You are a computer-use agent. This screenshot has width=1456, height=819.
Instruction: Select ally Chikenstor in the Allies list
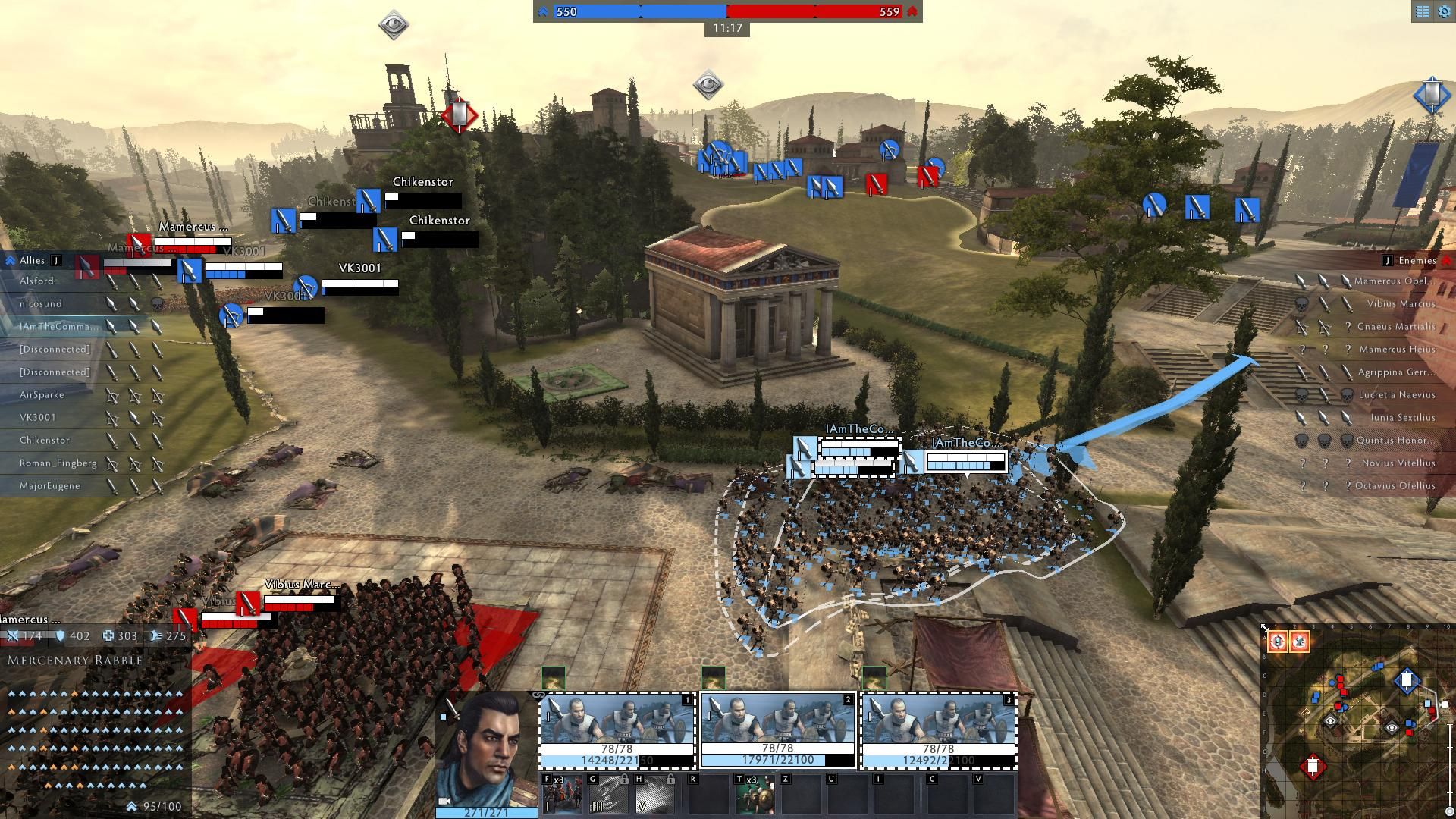tap(44, 441)
